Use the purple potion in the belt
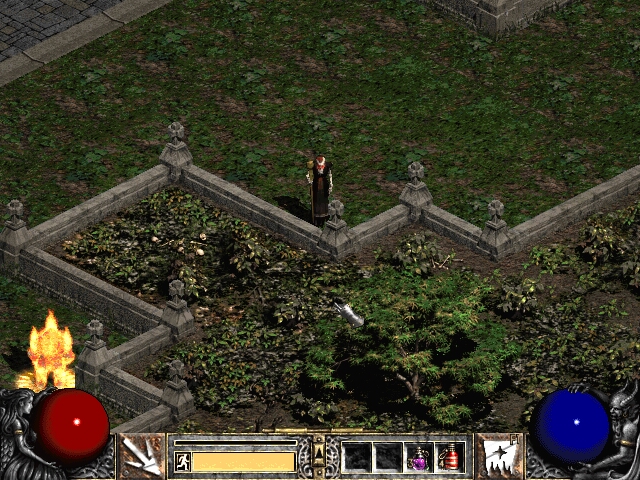This screenshot has width=640, height=480. [418, 457]
